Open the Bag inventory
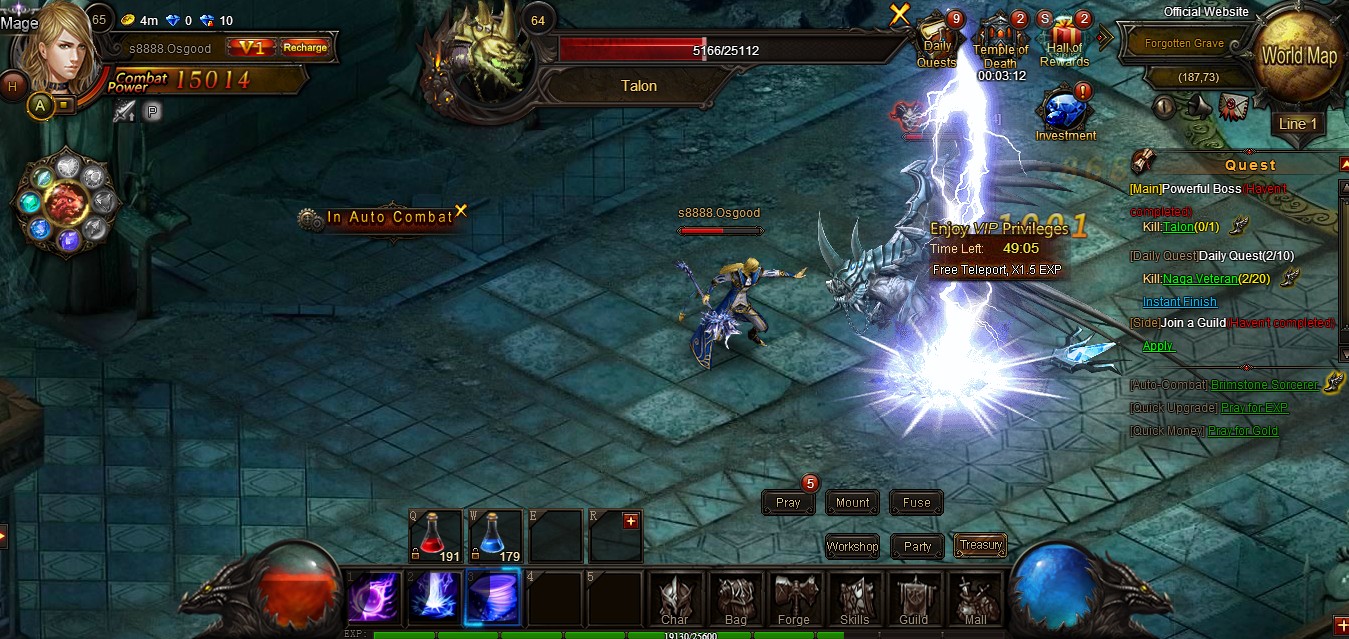 pos(735,599)
